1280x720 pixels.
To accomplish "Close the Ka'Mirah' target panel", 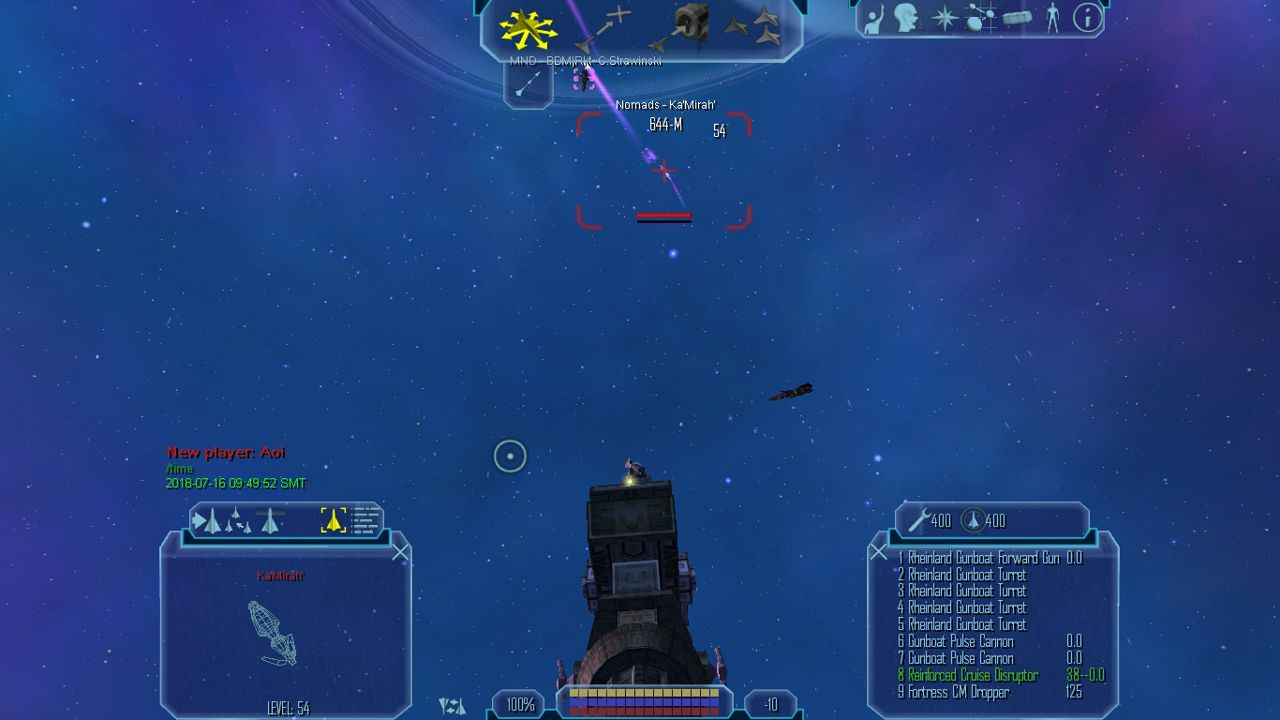I will (x=400, y=552).
